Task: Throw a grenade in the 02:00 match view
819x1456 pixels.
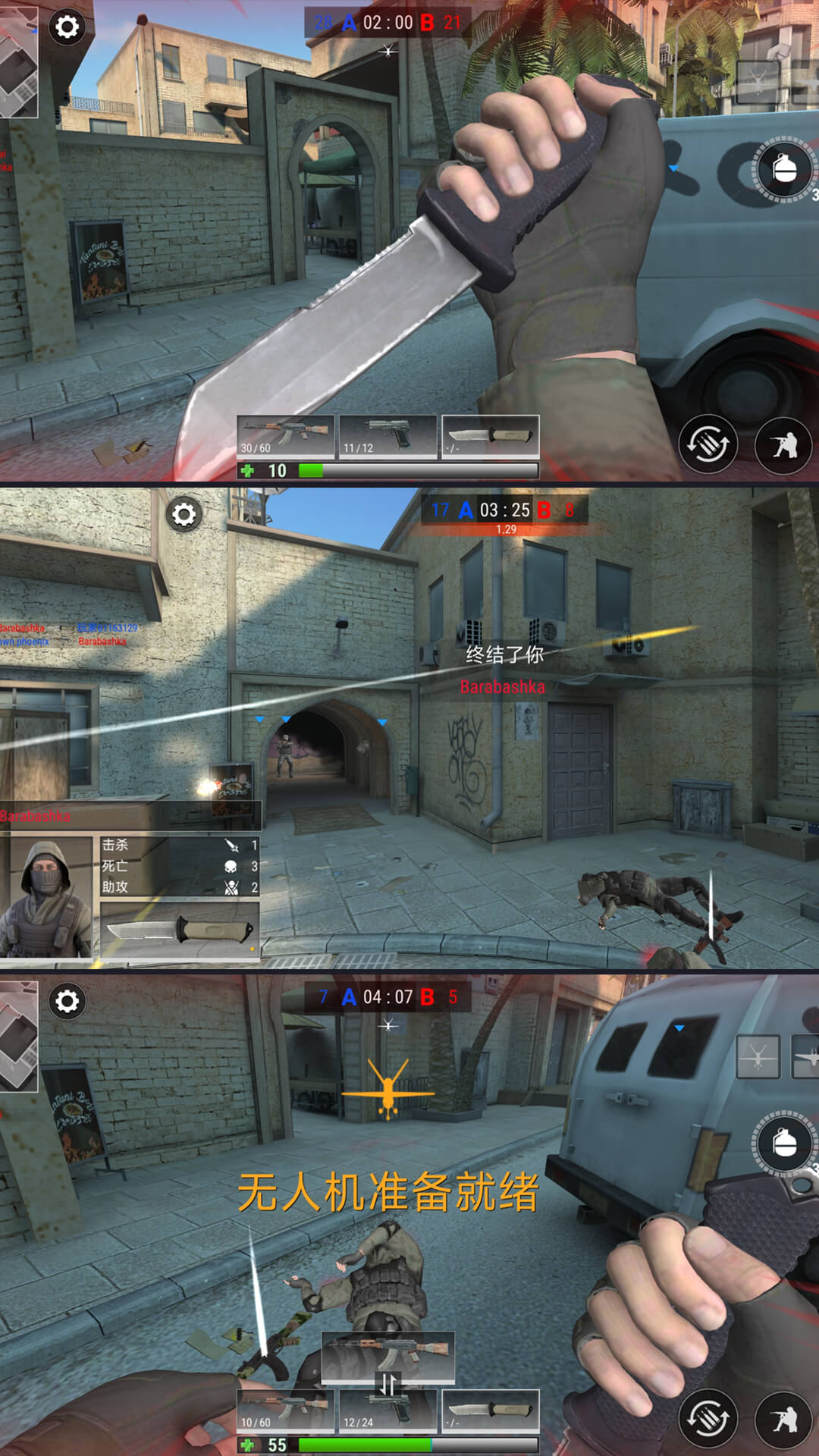Action: coord(784,169)
